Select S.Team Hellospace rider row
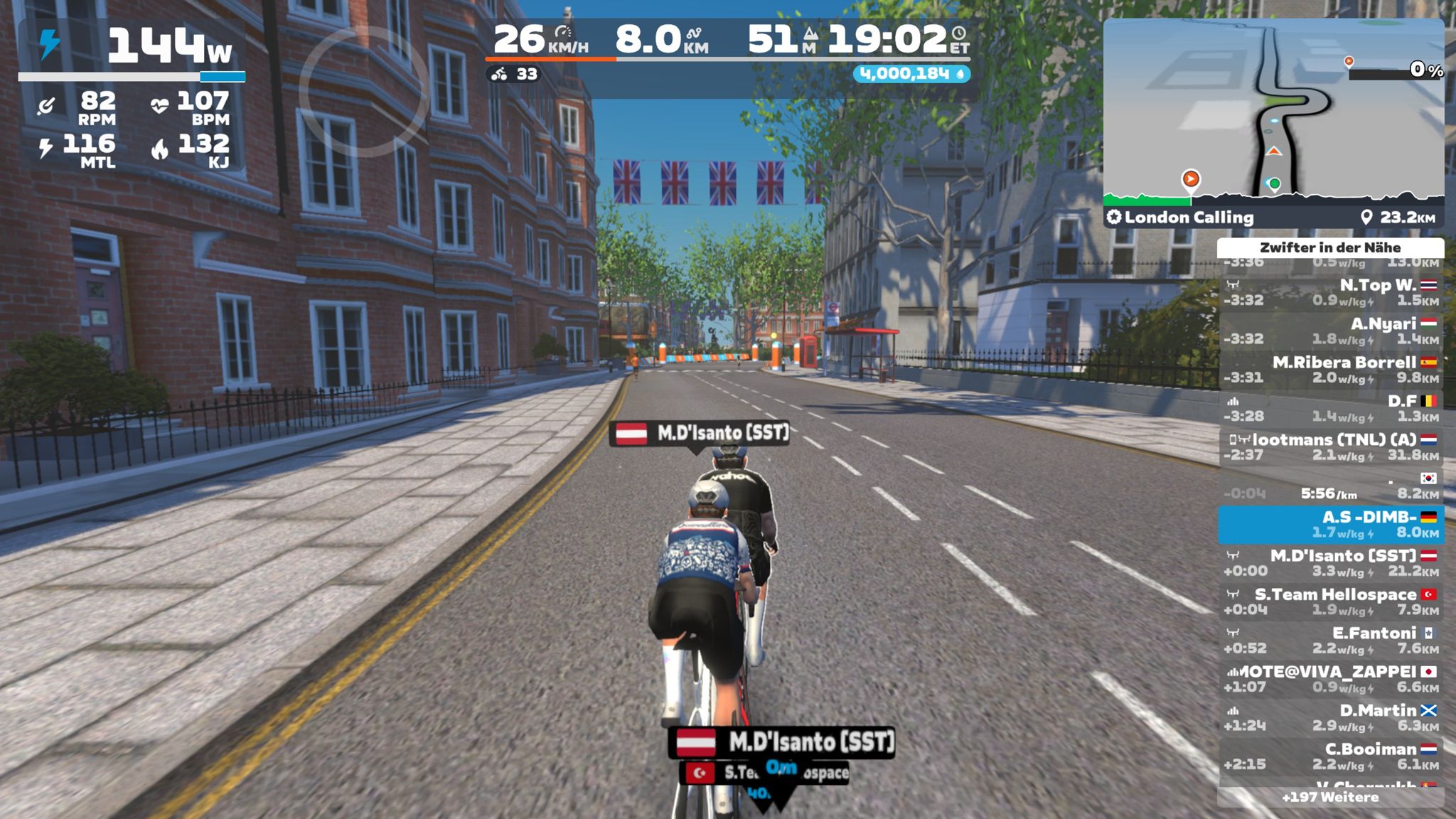 point(1330,601)
